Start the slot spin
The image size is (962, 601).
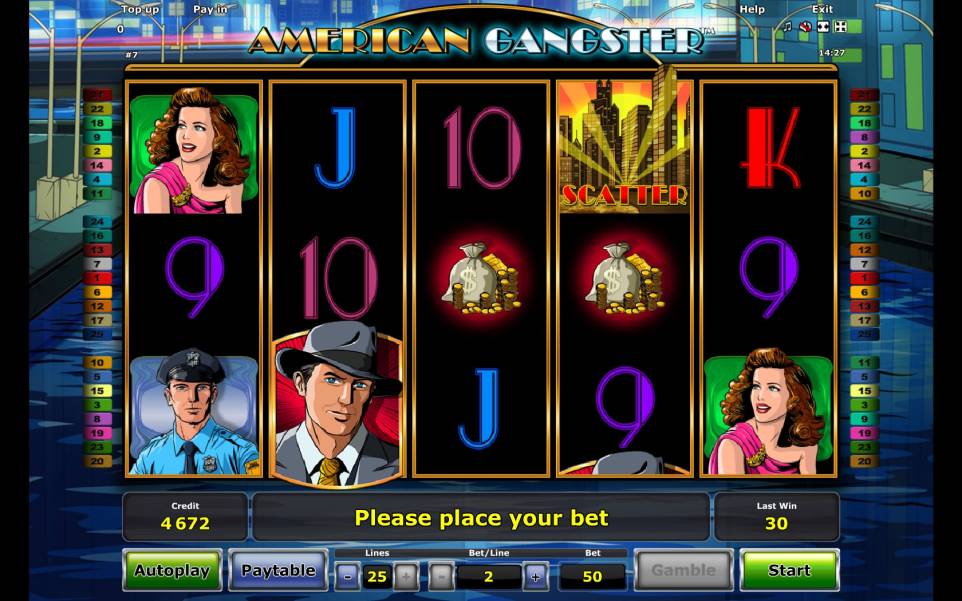coord(789,570)
